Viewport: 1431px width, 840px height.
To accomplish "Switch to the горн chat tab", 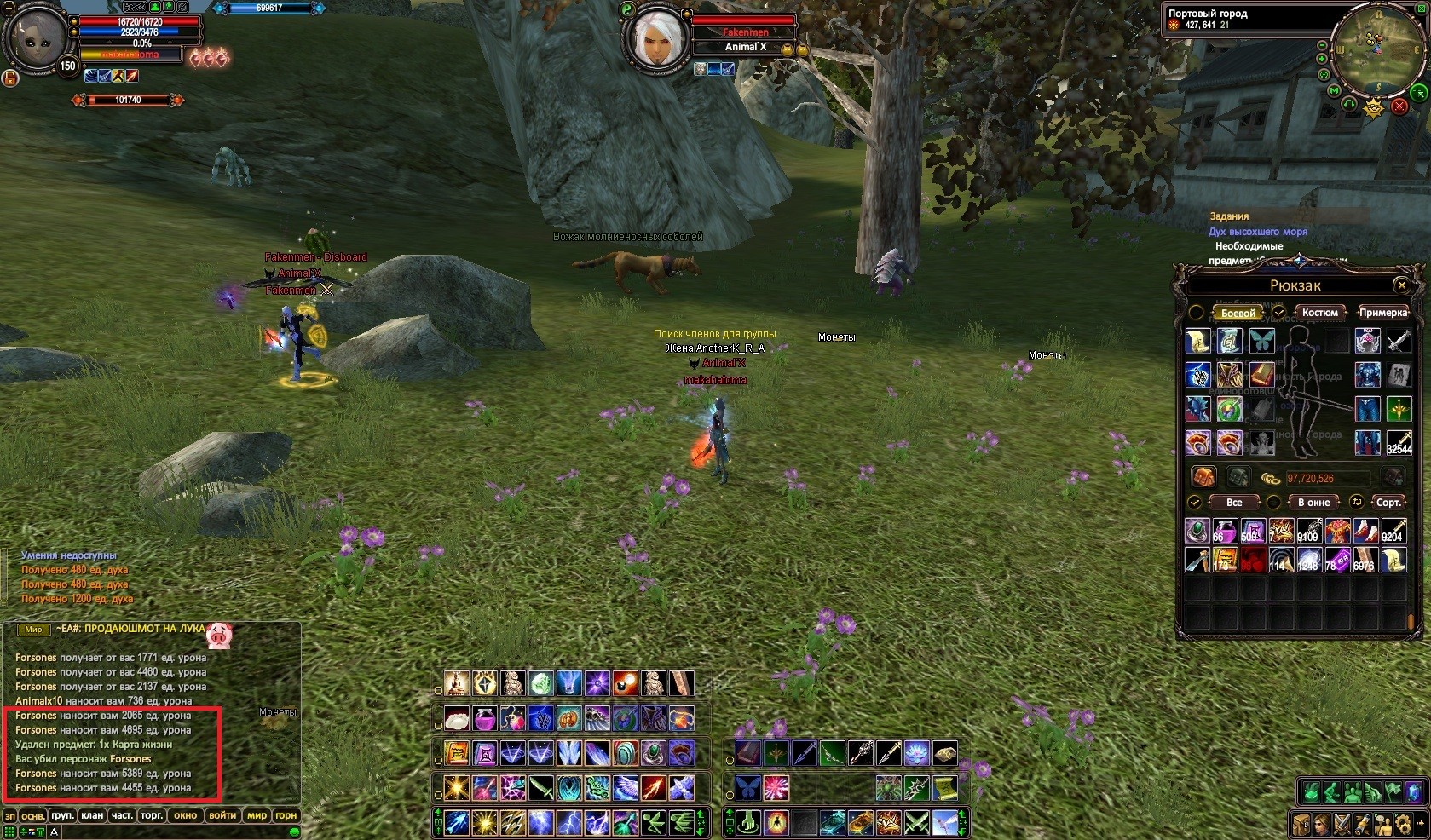I will pyautogui.click(x=286, y=815).
